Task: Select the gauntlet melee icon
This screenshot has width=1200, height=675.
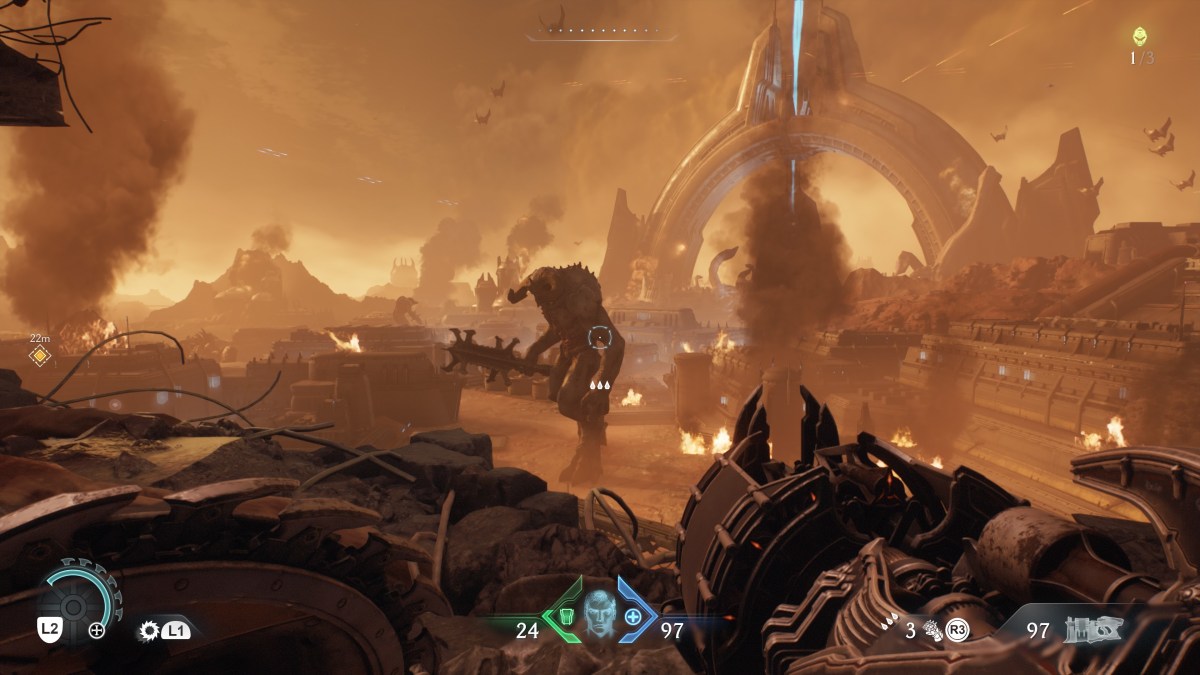Action: pos(933,630)
